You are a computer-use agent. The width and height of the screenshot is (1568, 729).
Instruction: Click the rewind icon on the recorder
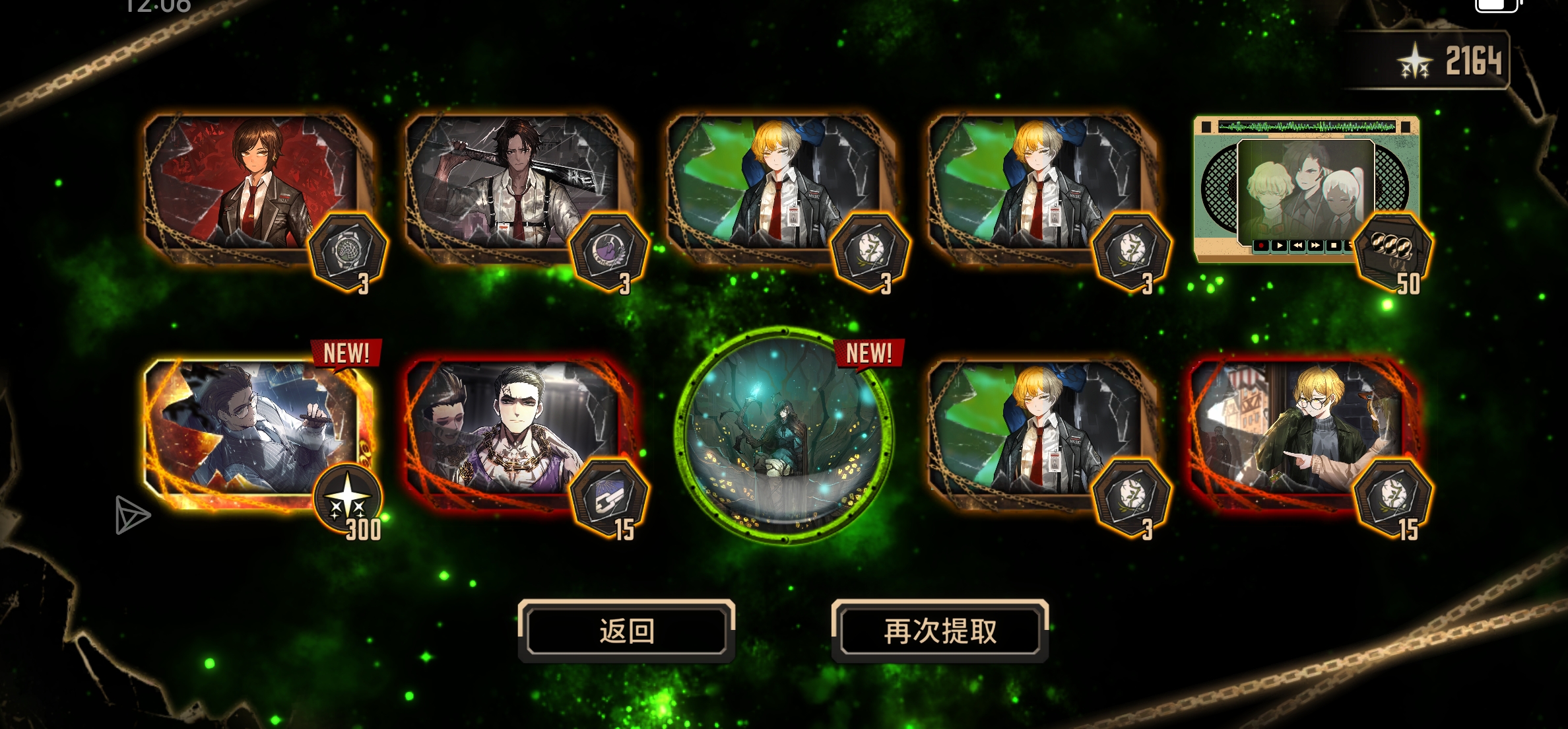(1298, 246)
